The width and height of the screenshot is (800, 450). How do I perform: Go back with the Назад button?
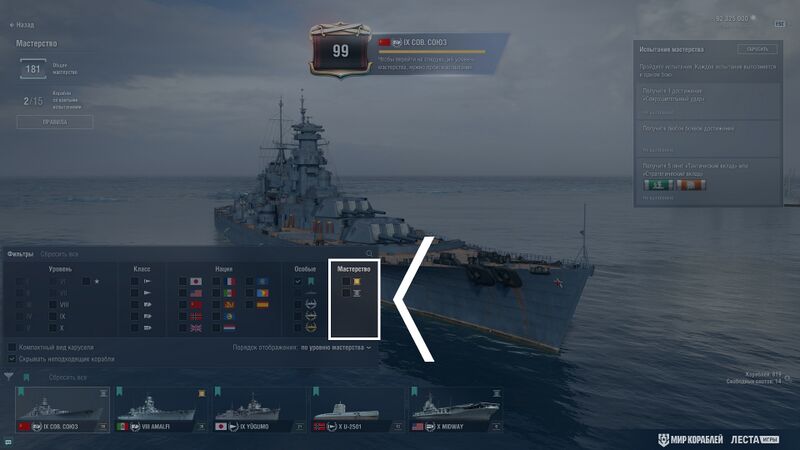coord(19,24)
